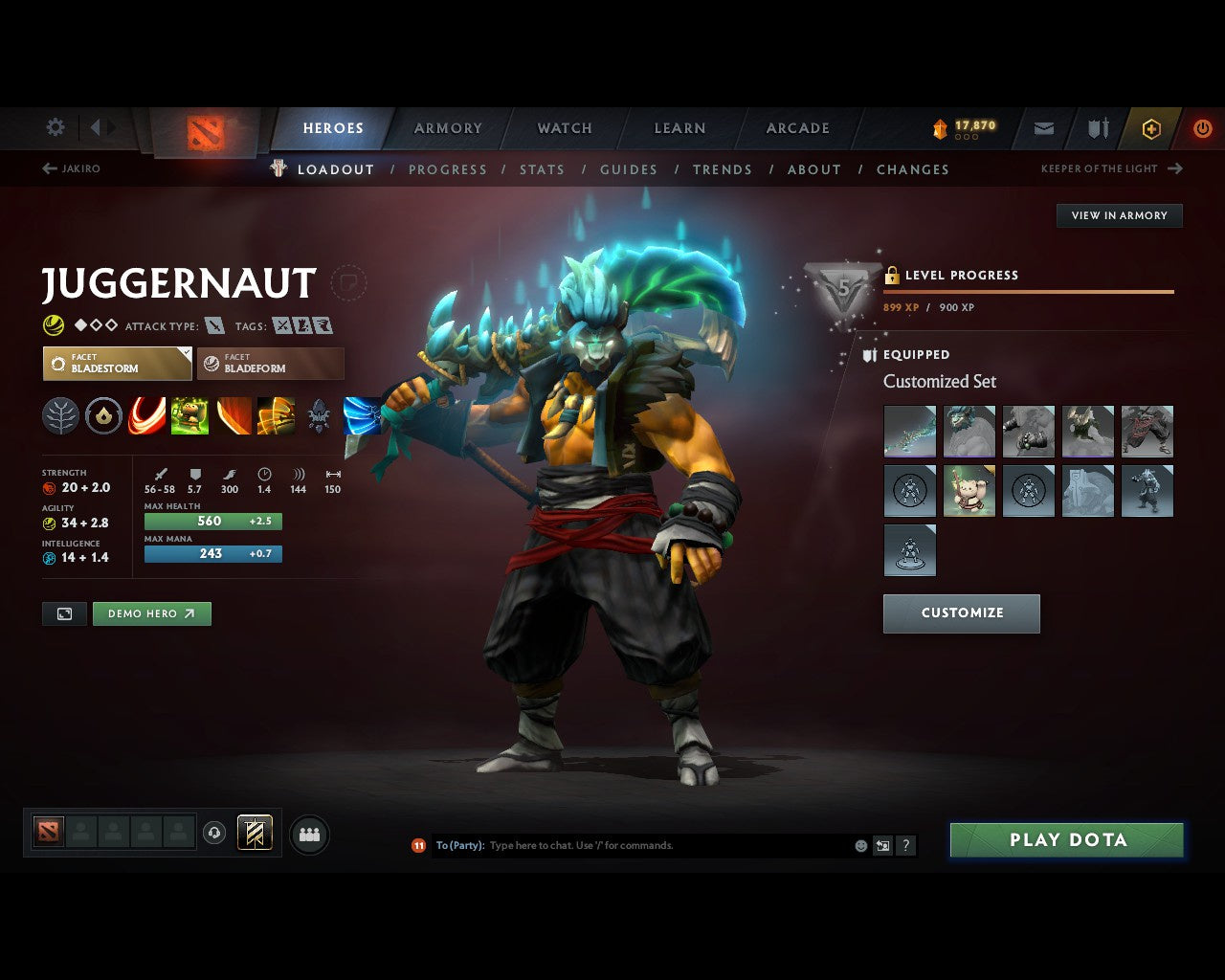Open Dota Plus gold hexagon icon
Viewport: 1225px width, 980px height.
coord(1151,128)
